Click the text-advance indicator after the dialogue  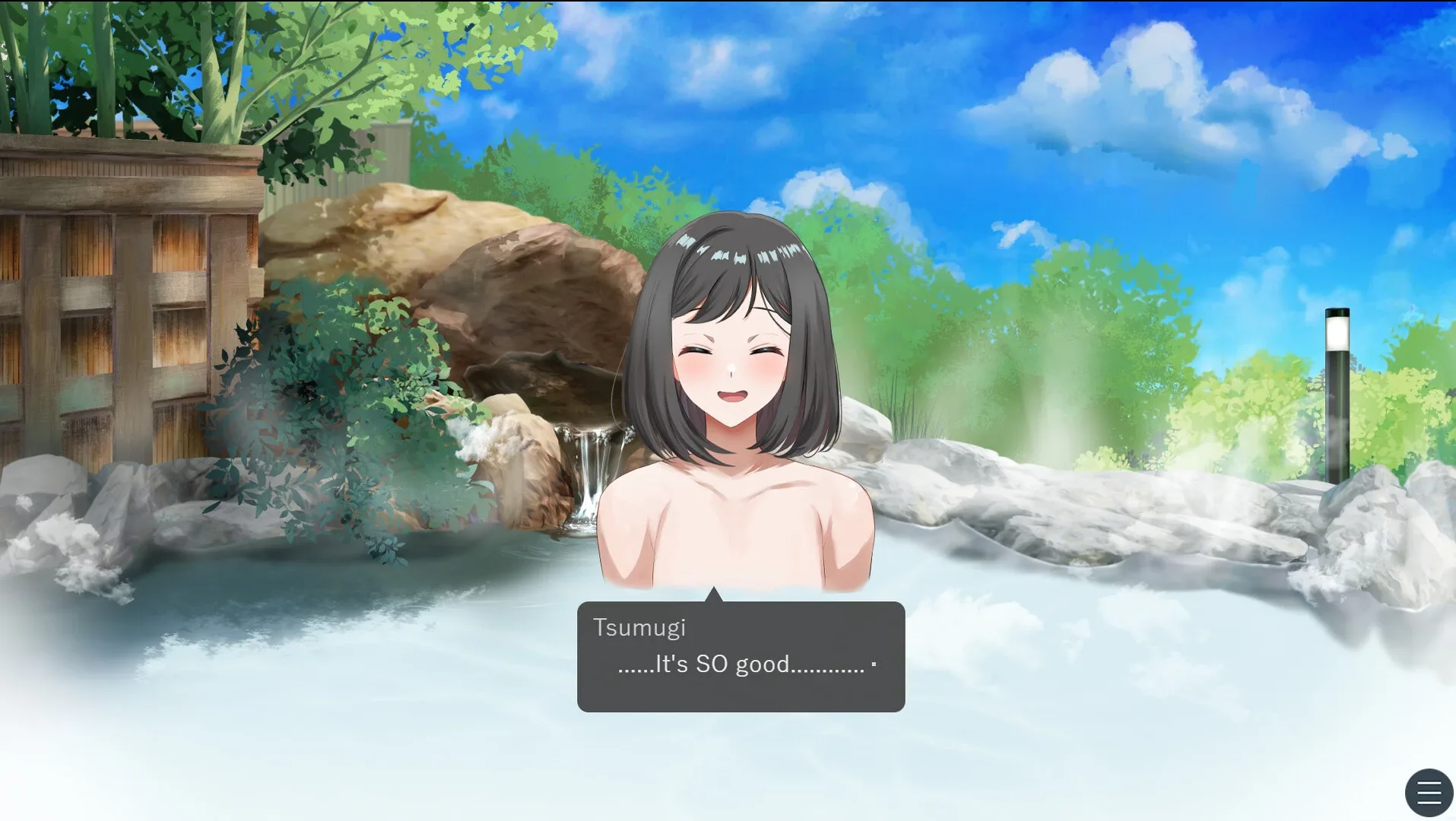click(873, 664)
